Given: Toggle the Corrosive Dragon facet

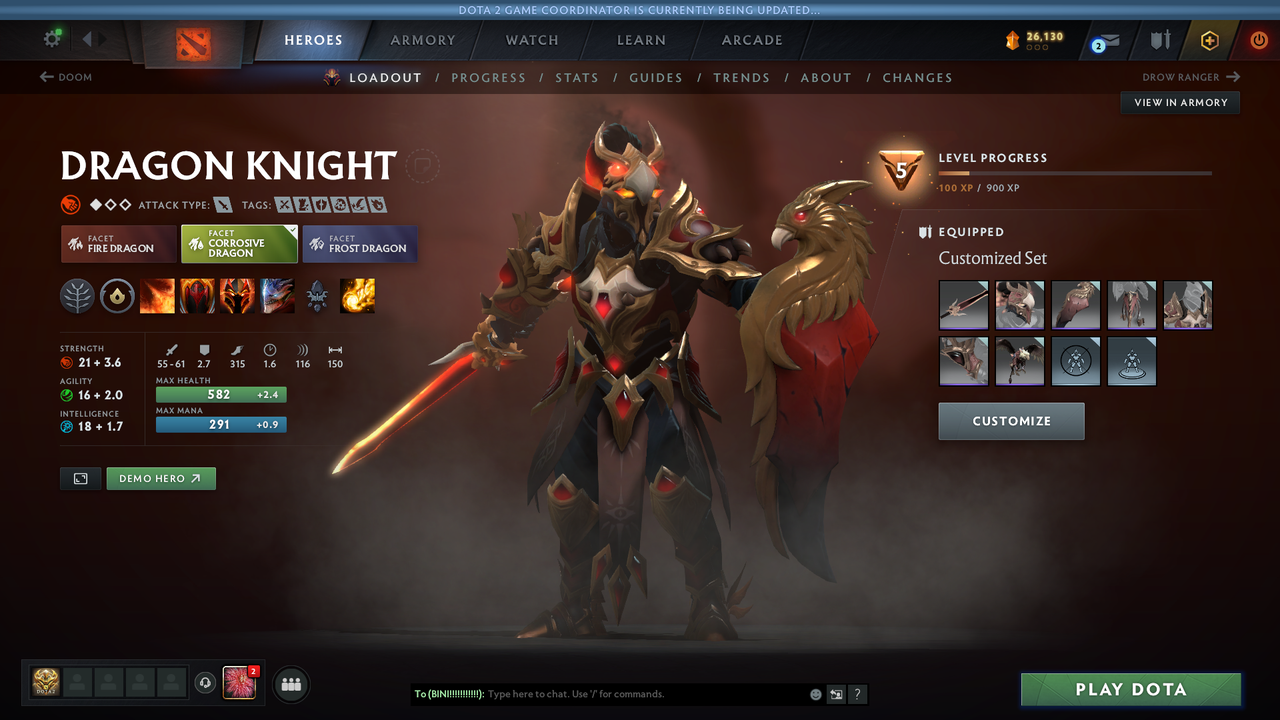Looking at the screenshot, I should coord(239,243).
